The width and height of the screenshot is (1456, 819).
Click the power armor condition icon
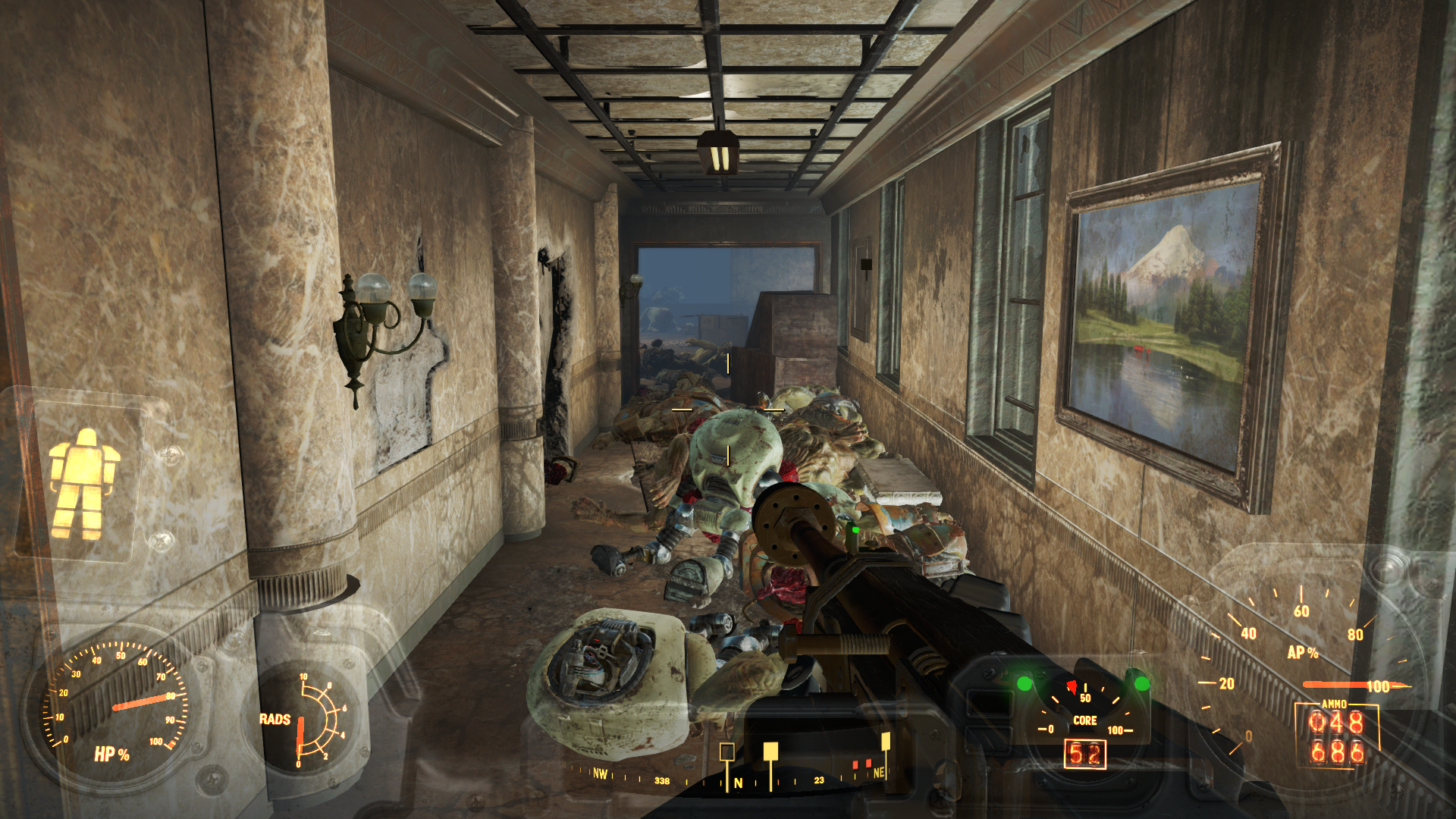(x=82, y=483)
